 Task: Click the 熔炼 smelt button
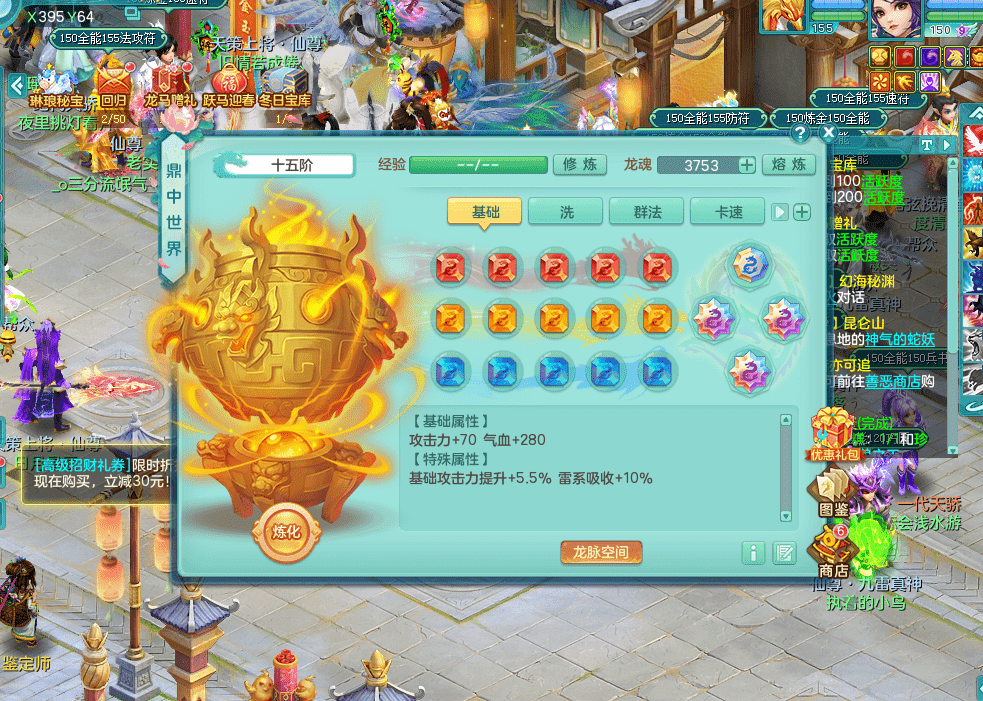tap(789, 165)
